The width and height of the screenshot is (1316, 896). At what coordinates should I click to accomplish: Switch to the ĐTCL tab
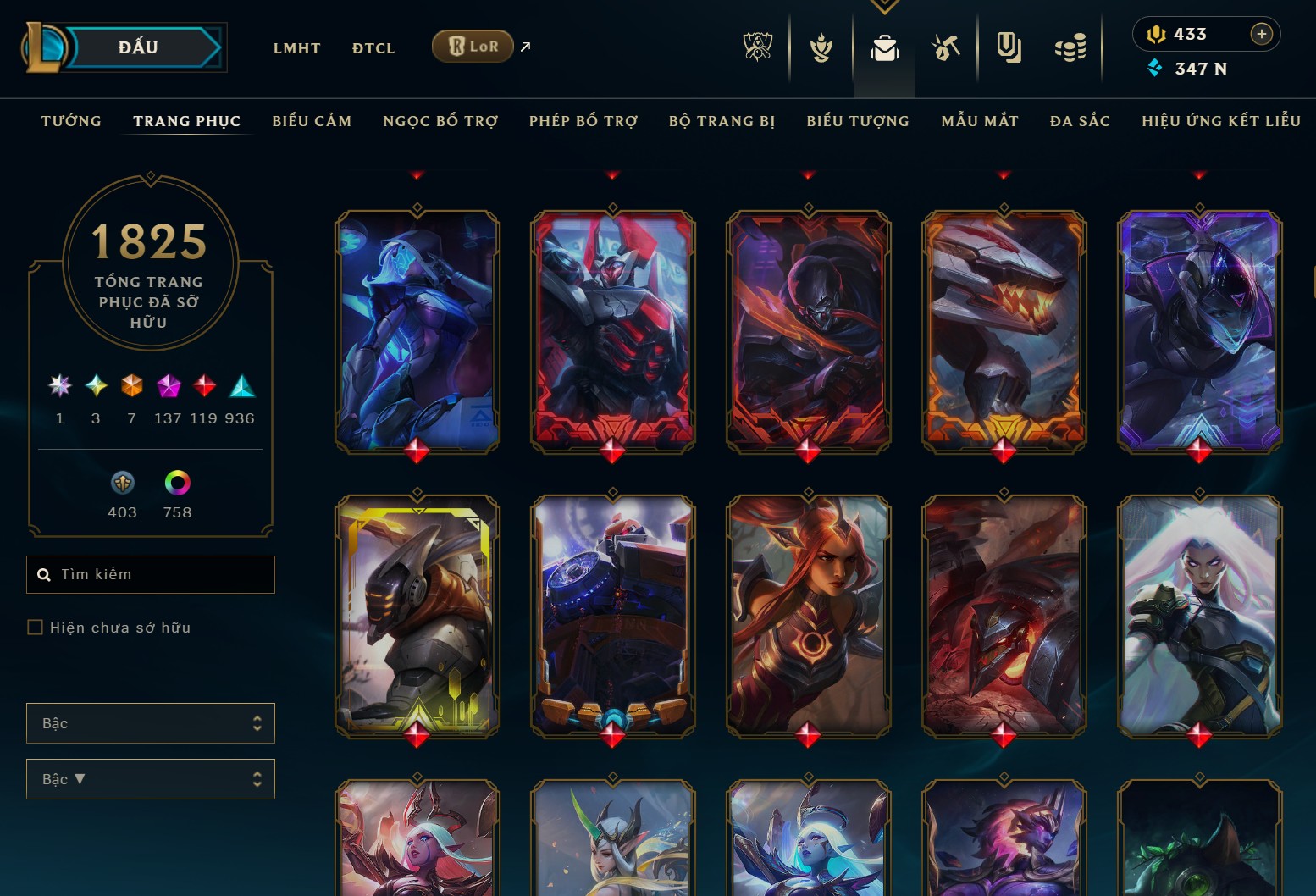373,48
